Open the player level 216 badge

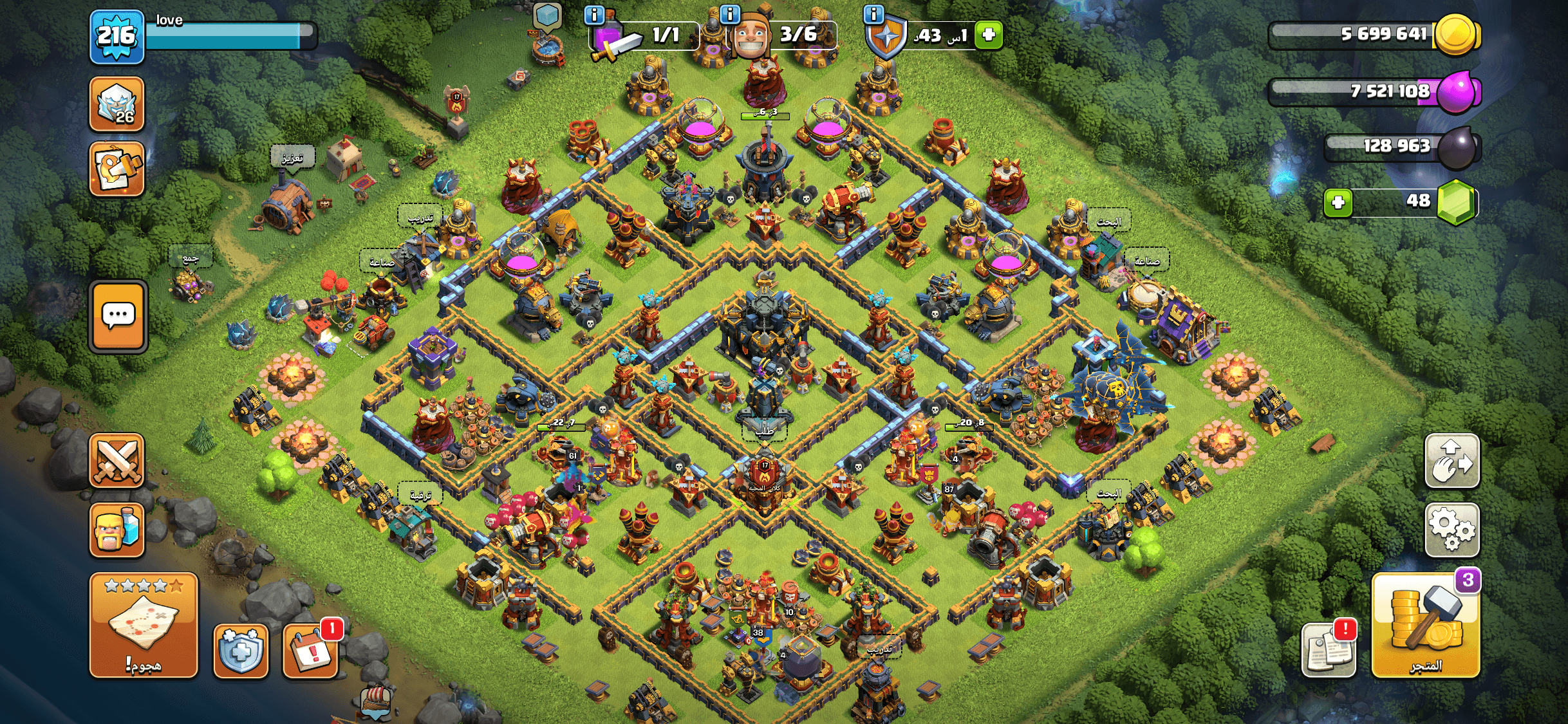117,37
